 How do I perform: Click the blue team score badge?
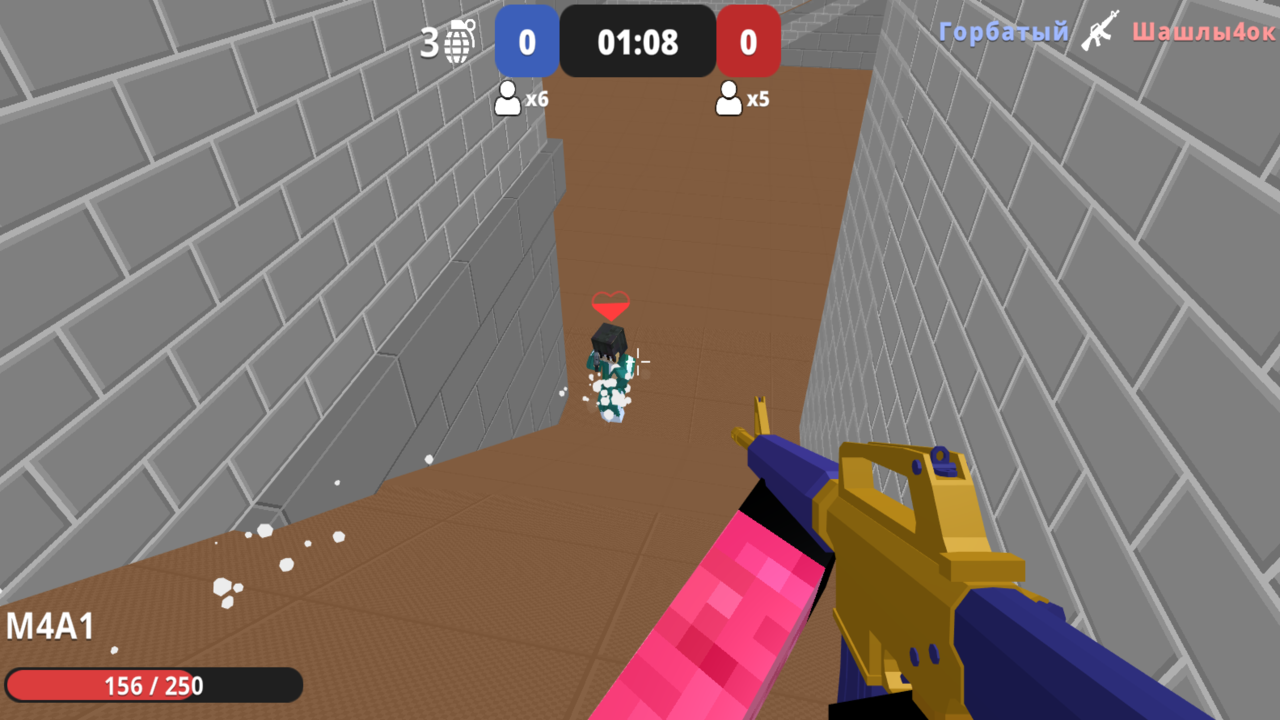pos(527,40)
